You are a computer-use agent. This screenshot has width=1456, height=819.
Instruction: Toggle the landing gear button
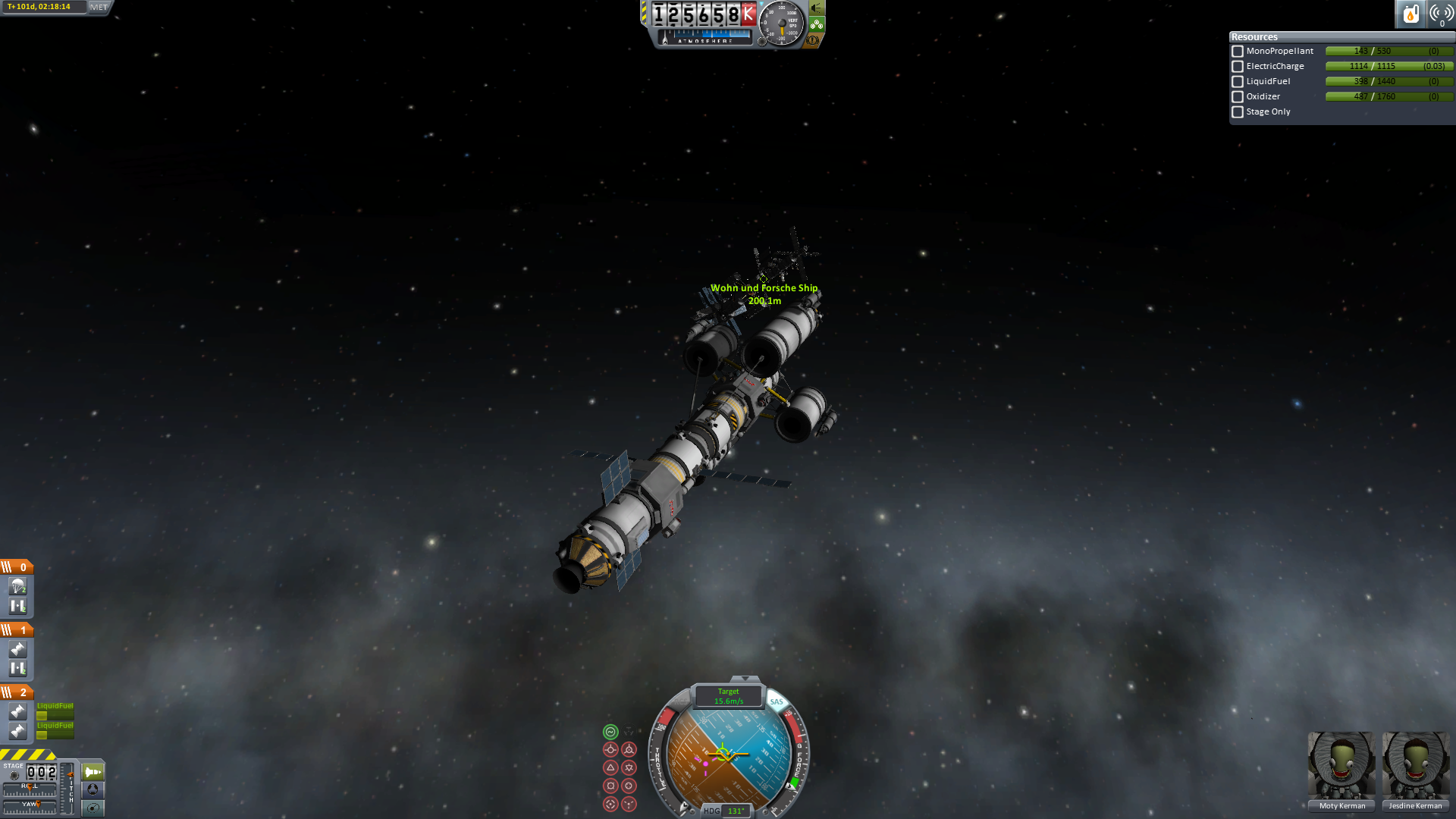click(817, 24)
